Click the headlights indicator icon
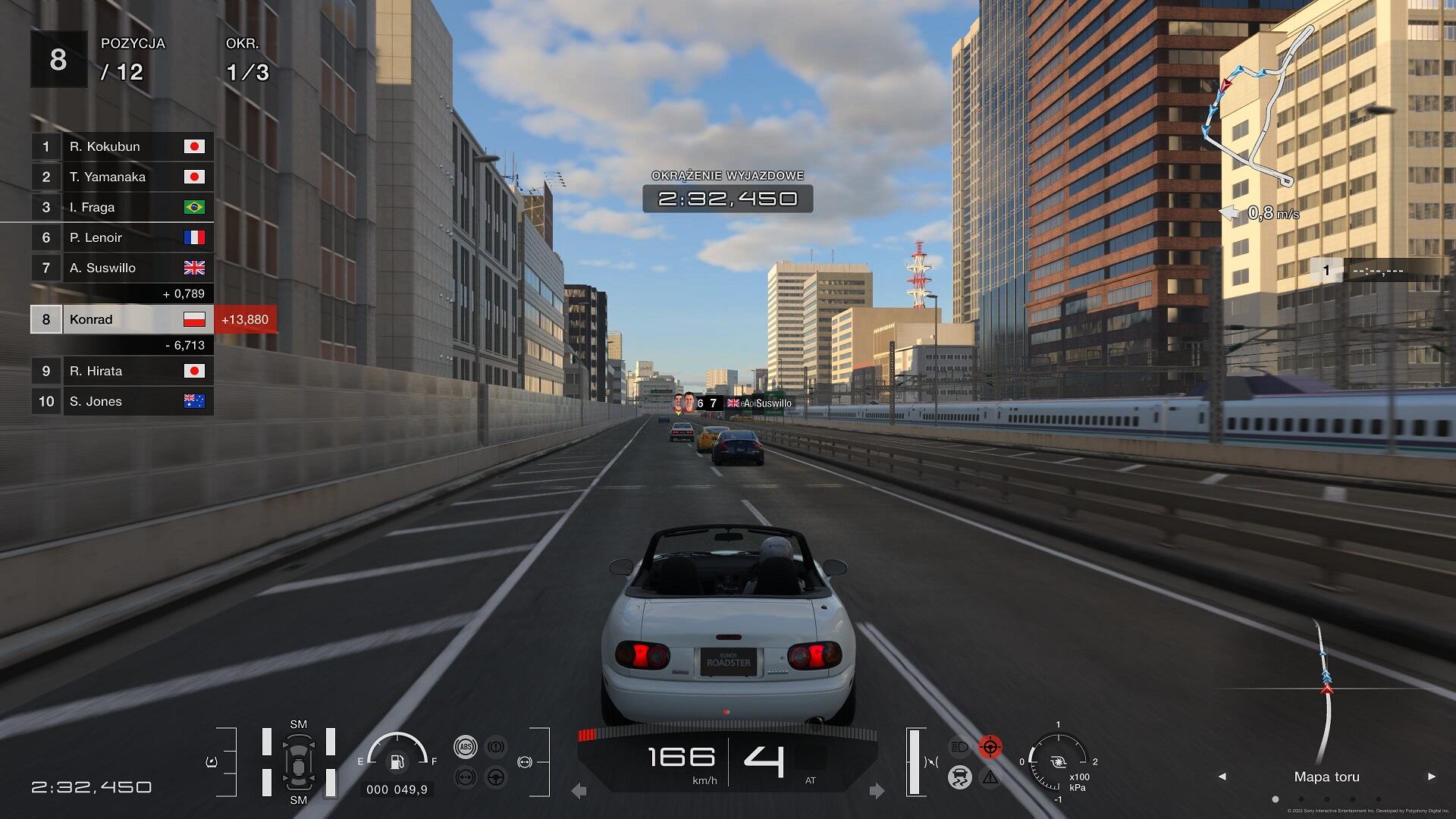 [959, 747]
